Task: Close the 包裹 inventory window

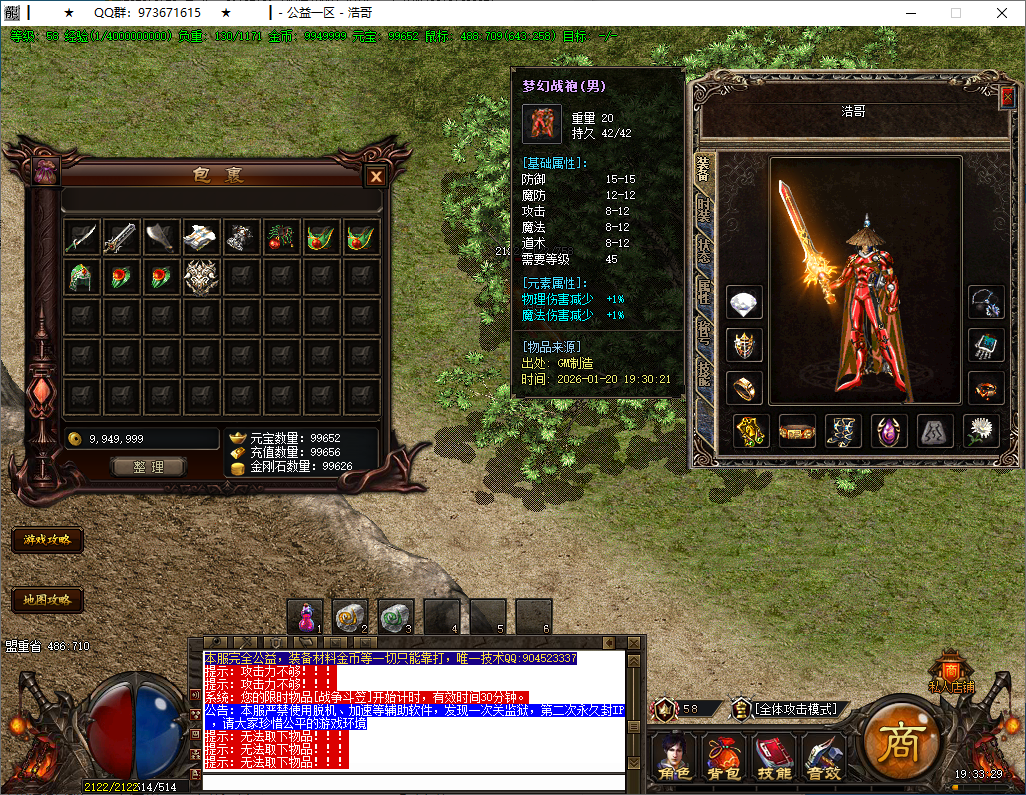Action: coord(376,177)
